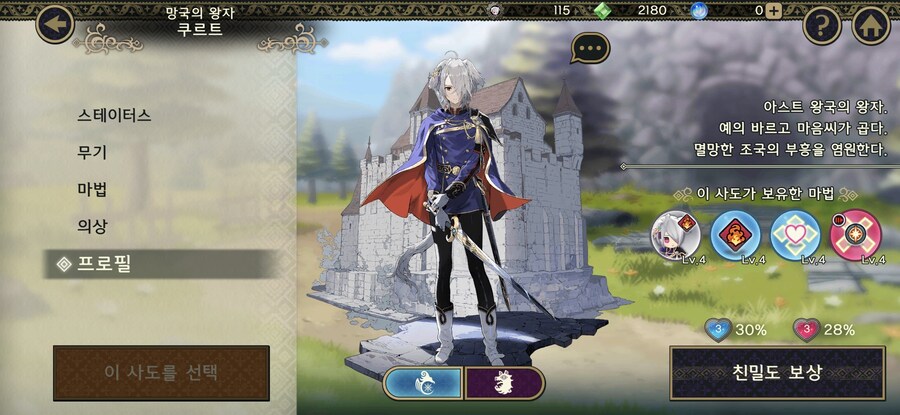Select the heart magic icon
The image size is (900, 415).
pyautogui.click(x=795, y=235)
